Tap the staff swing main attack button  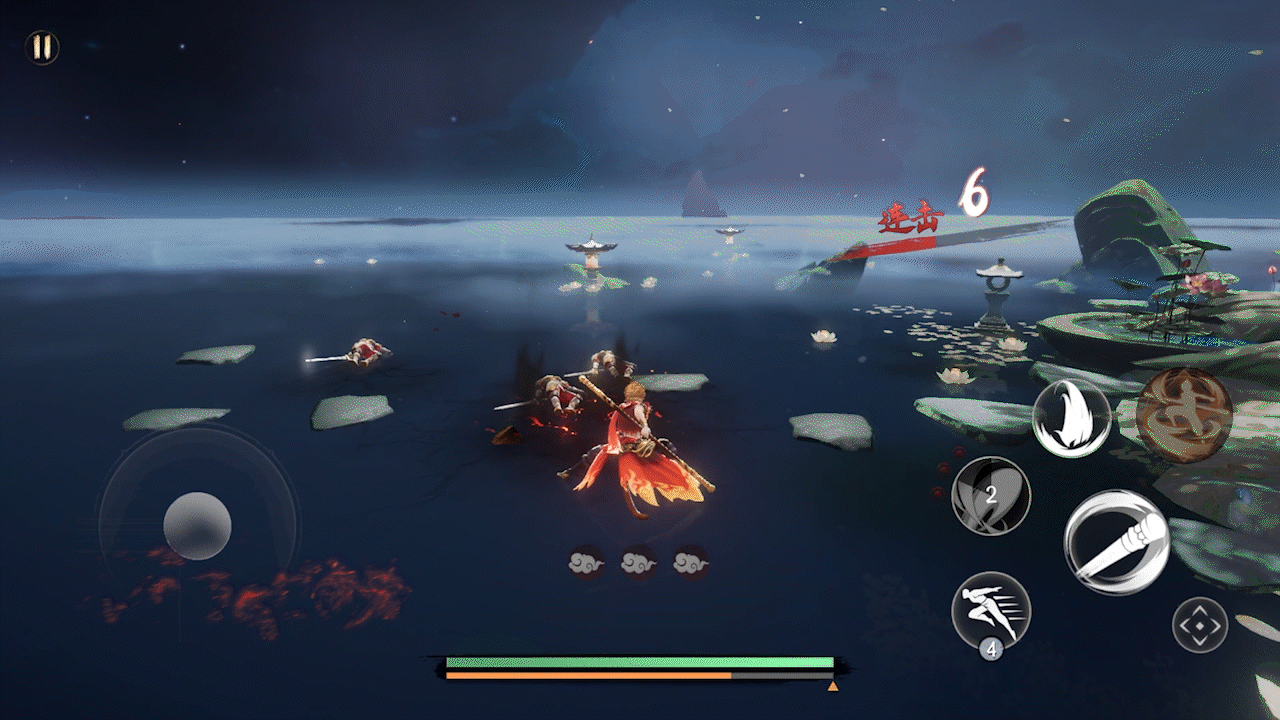(x=1117, y=543)
